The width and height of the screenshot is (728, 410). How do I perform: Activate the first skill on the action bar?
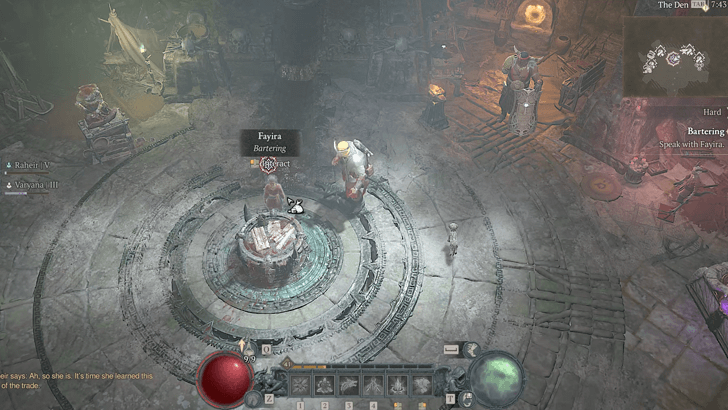(x=299, y=384)
